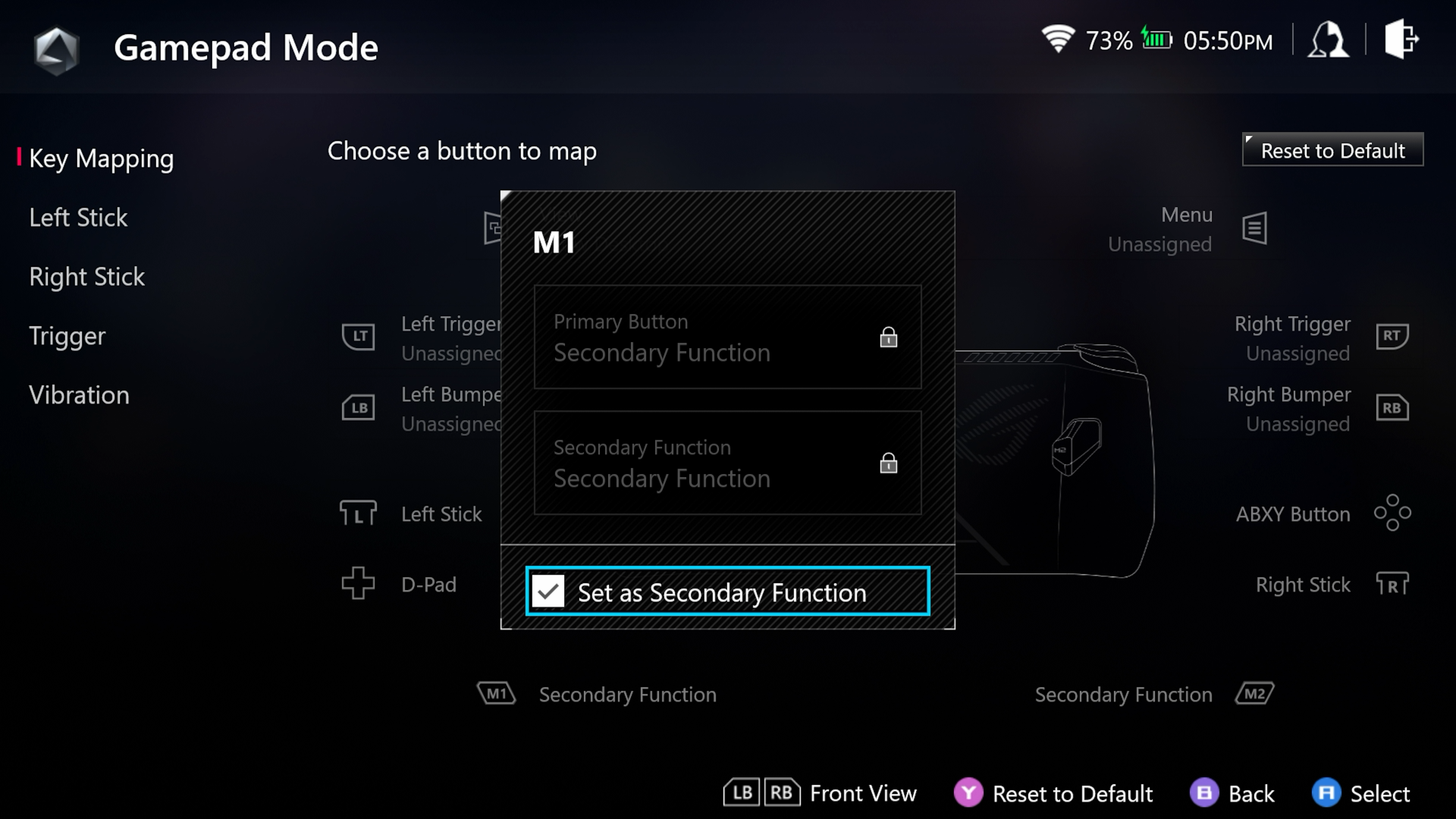1456x819 pixels.
Task: Choose the Right Bumper mapping entry
Action: (x=1316, y=409)
